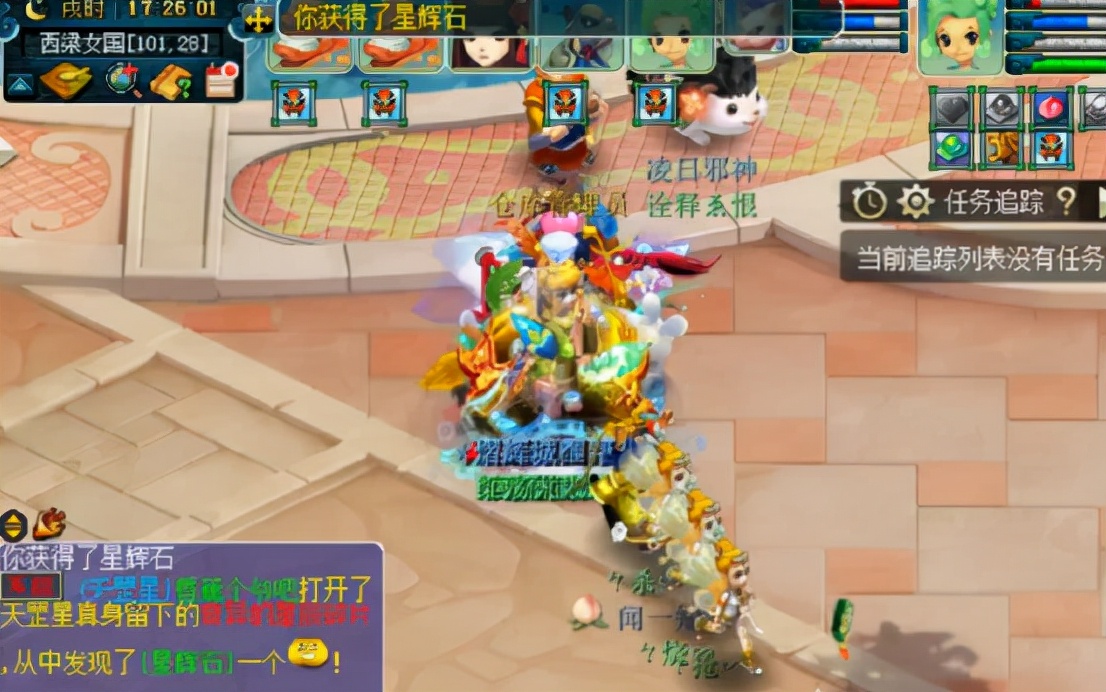This screenshot has width=1106, height=692.
Task: Click the yellow four-way move arrows icon
Action: (259, 20)
